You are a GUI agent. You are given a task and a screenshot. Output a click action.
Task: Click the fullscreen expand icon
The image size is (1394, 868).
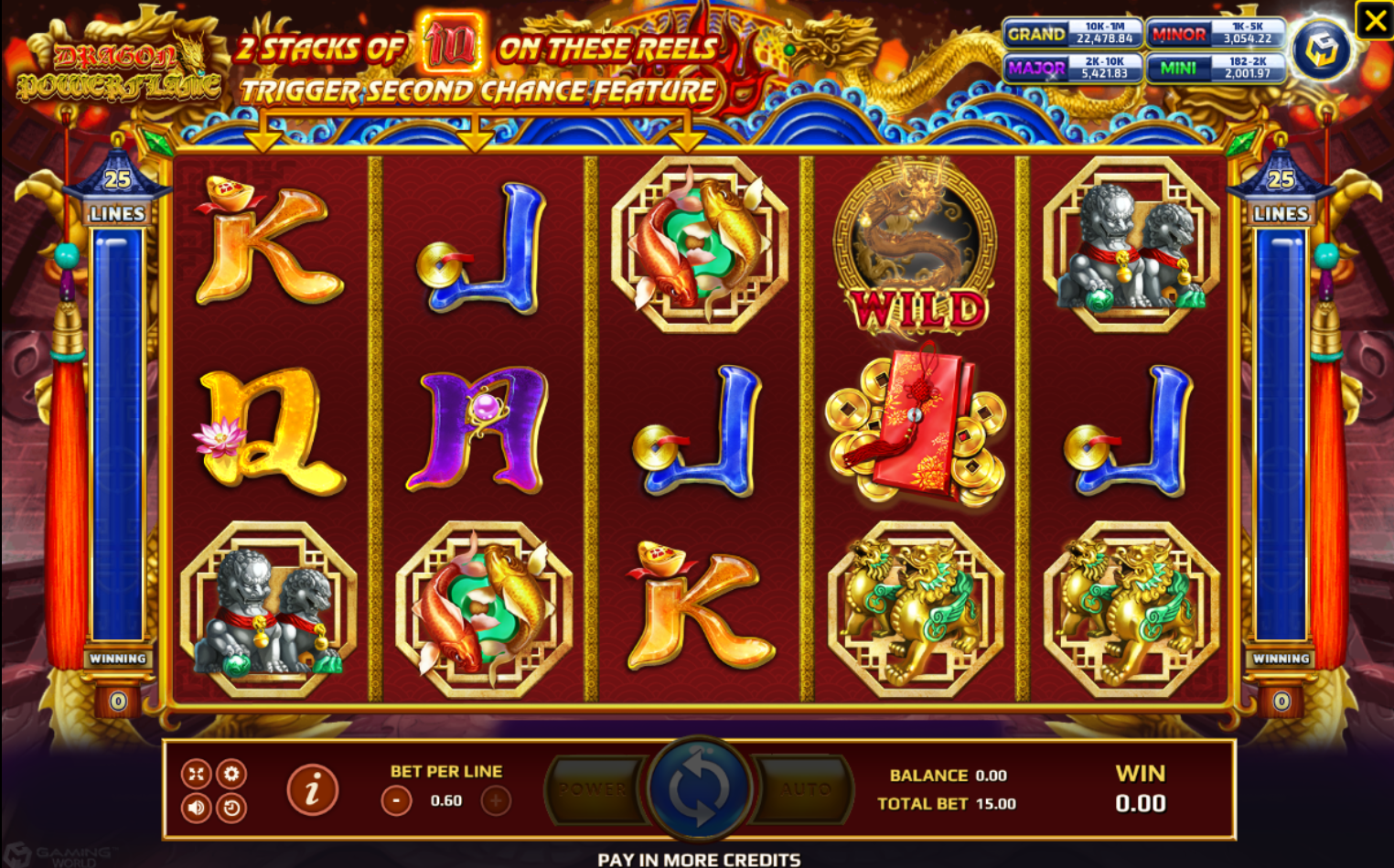(195, 773)
